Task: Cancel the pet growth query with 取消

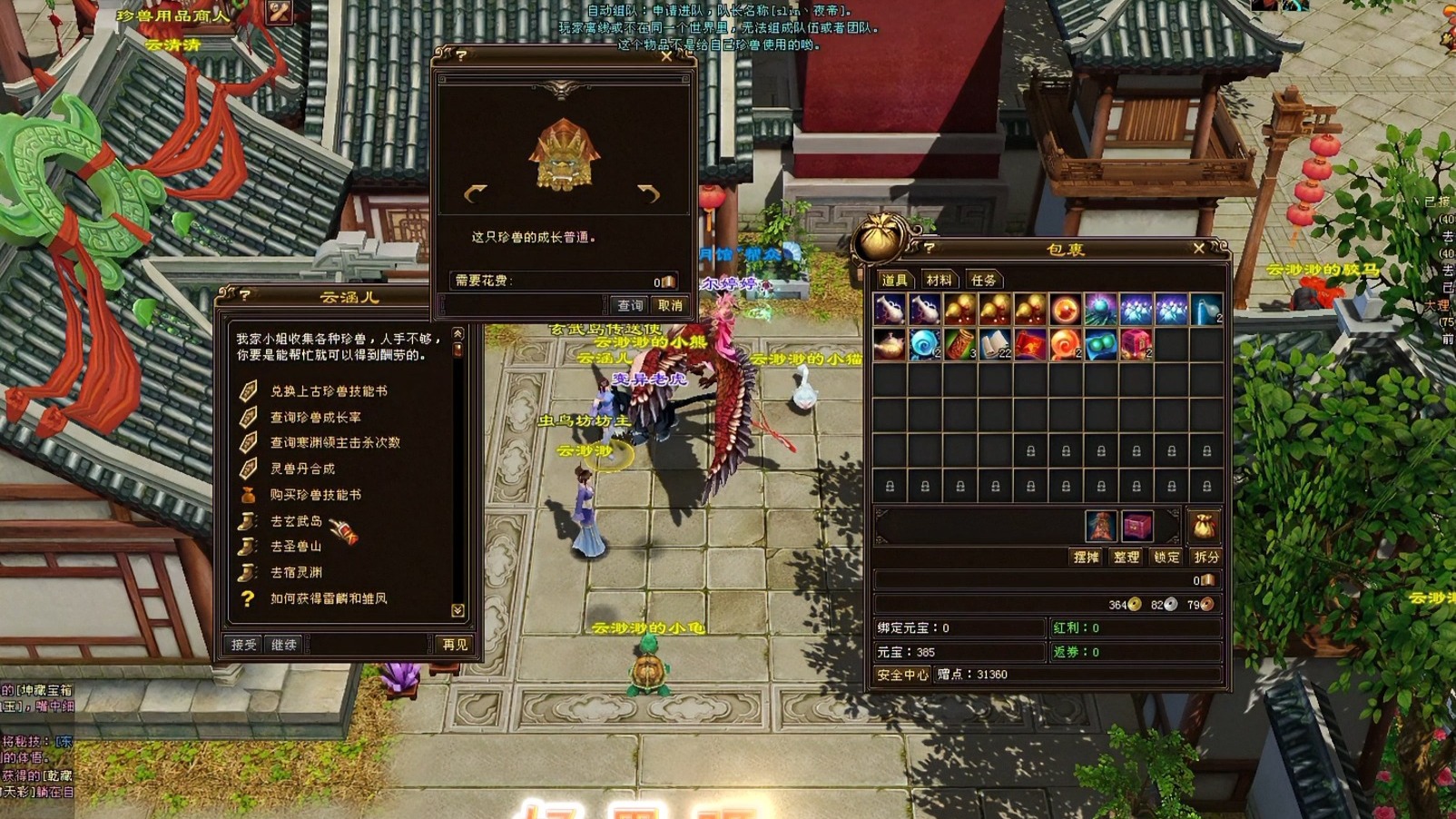Action: pos(670,306)
